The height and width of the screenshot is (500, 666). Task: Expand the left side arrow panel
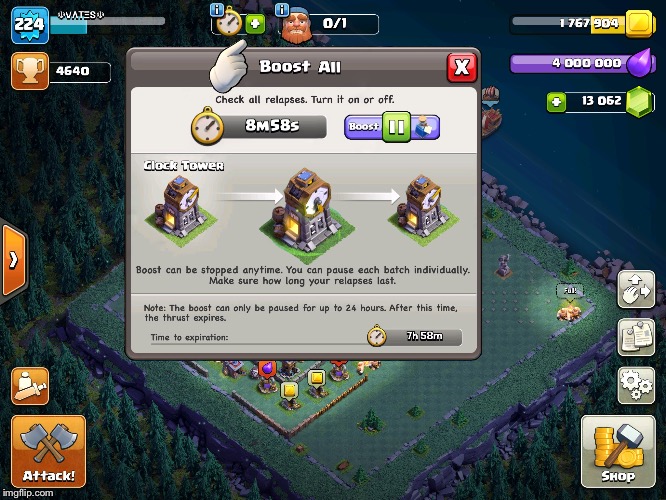pos(14,260)
